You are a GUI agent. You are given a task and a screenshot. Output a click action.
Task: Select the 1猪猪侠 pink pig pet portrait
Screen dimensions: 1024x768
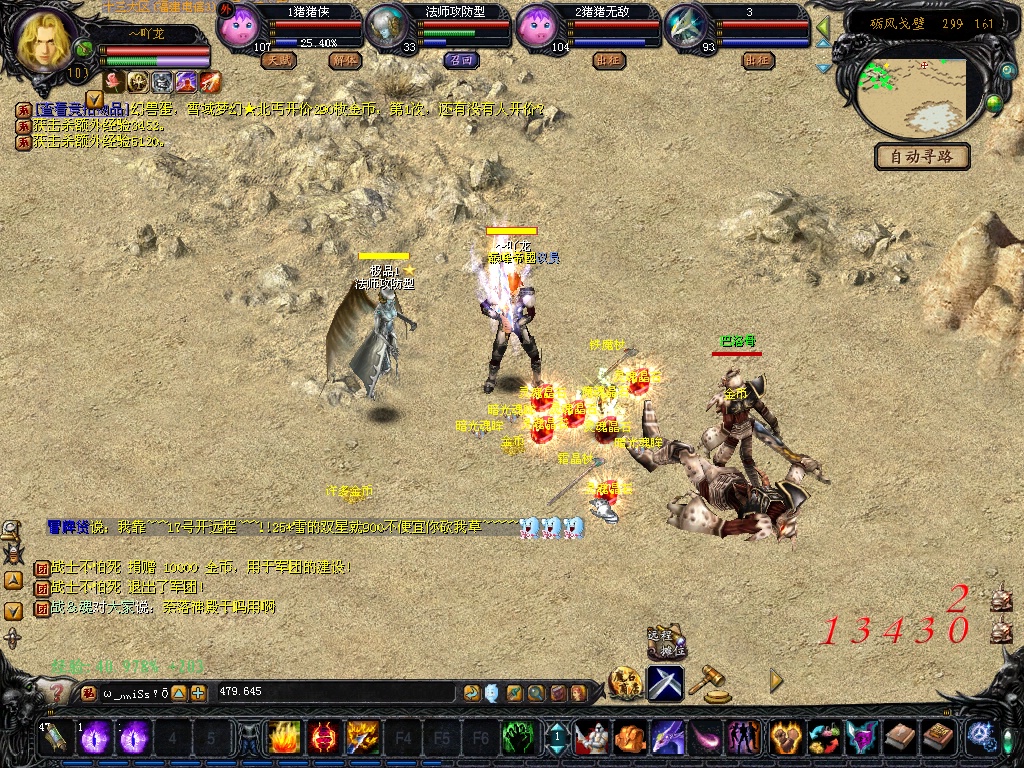coord(237,25)
